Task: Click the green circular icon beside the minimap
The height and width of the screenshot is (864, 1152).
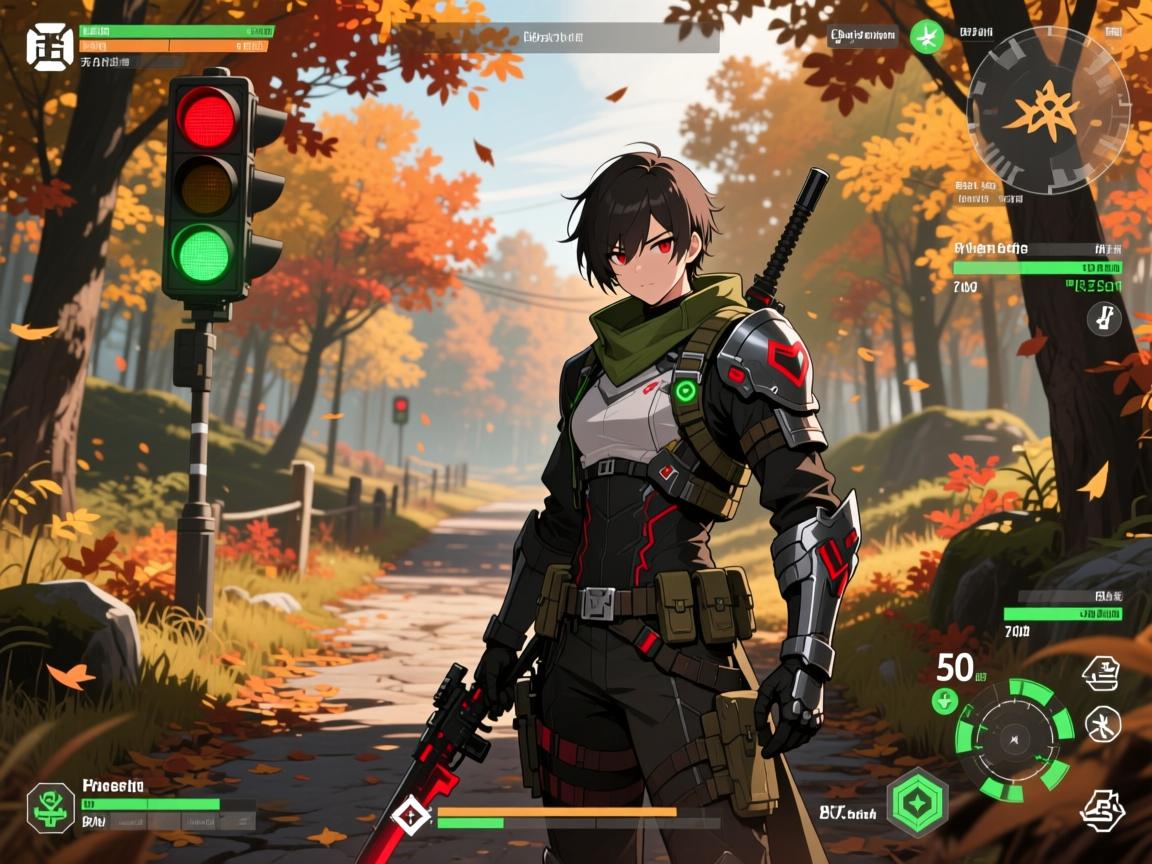Action: click(x=927, y=38)
